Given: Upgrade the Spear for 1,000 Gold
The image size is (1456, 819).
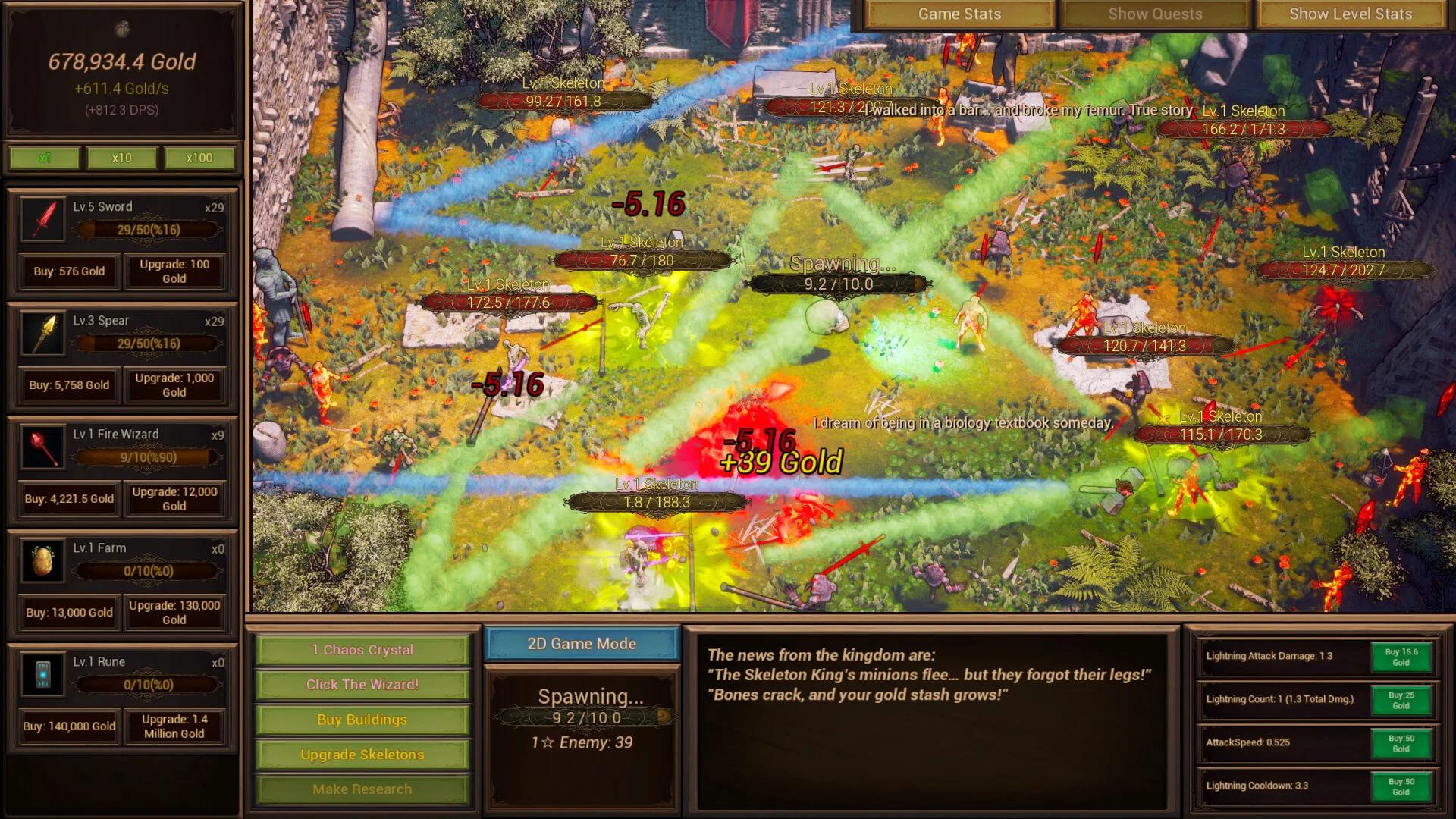Looking at the screenshot, I should click(x=174, y=385).
